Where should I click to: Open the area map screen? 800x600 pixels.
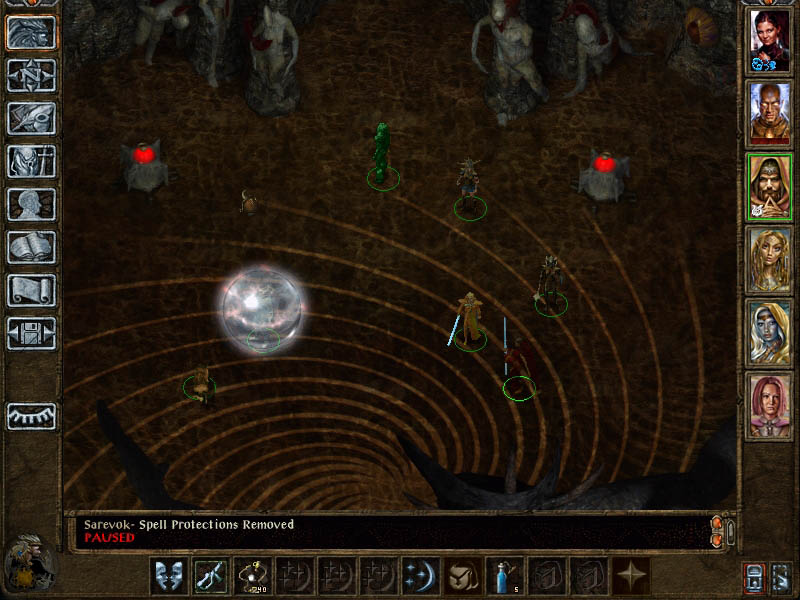(x=31, y=75)
